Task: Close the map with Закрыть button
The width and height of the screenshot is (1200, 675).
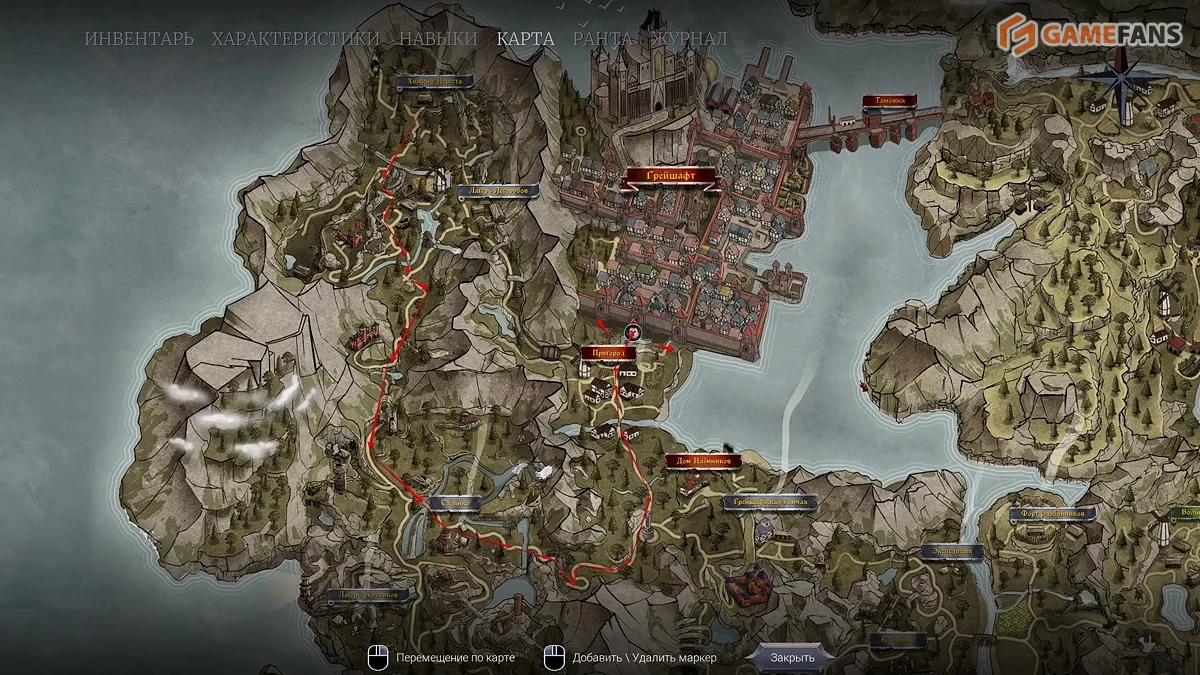Action: (793, 657)
